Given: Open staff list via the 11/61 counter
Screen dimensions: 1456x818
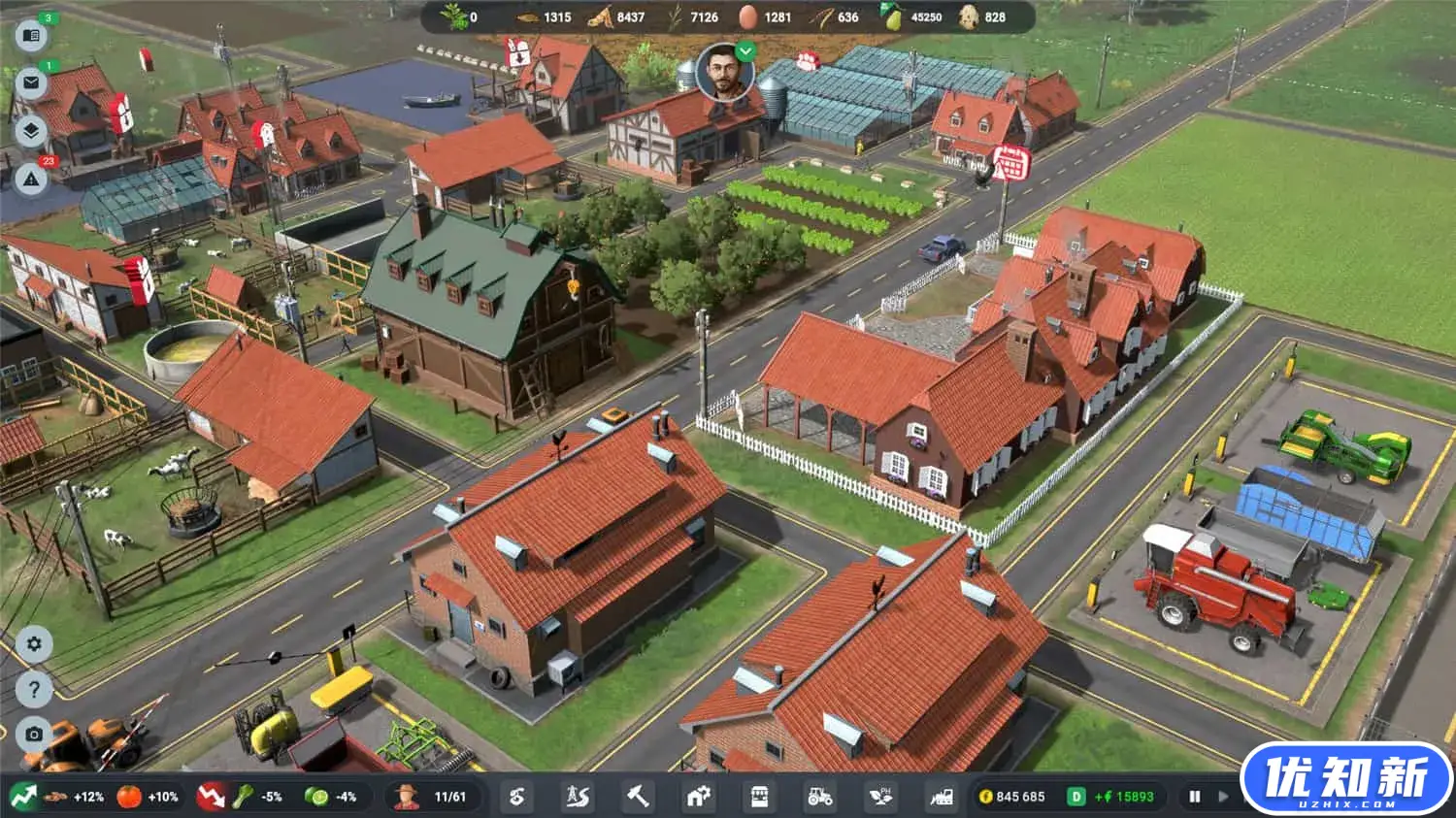Looking at the screenshot, I should pyautogui.click(x=438, y=797).
